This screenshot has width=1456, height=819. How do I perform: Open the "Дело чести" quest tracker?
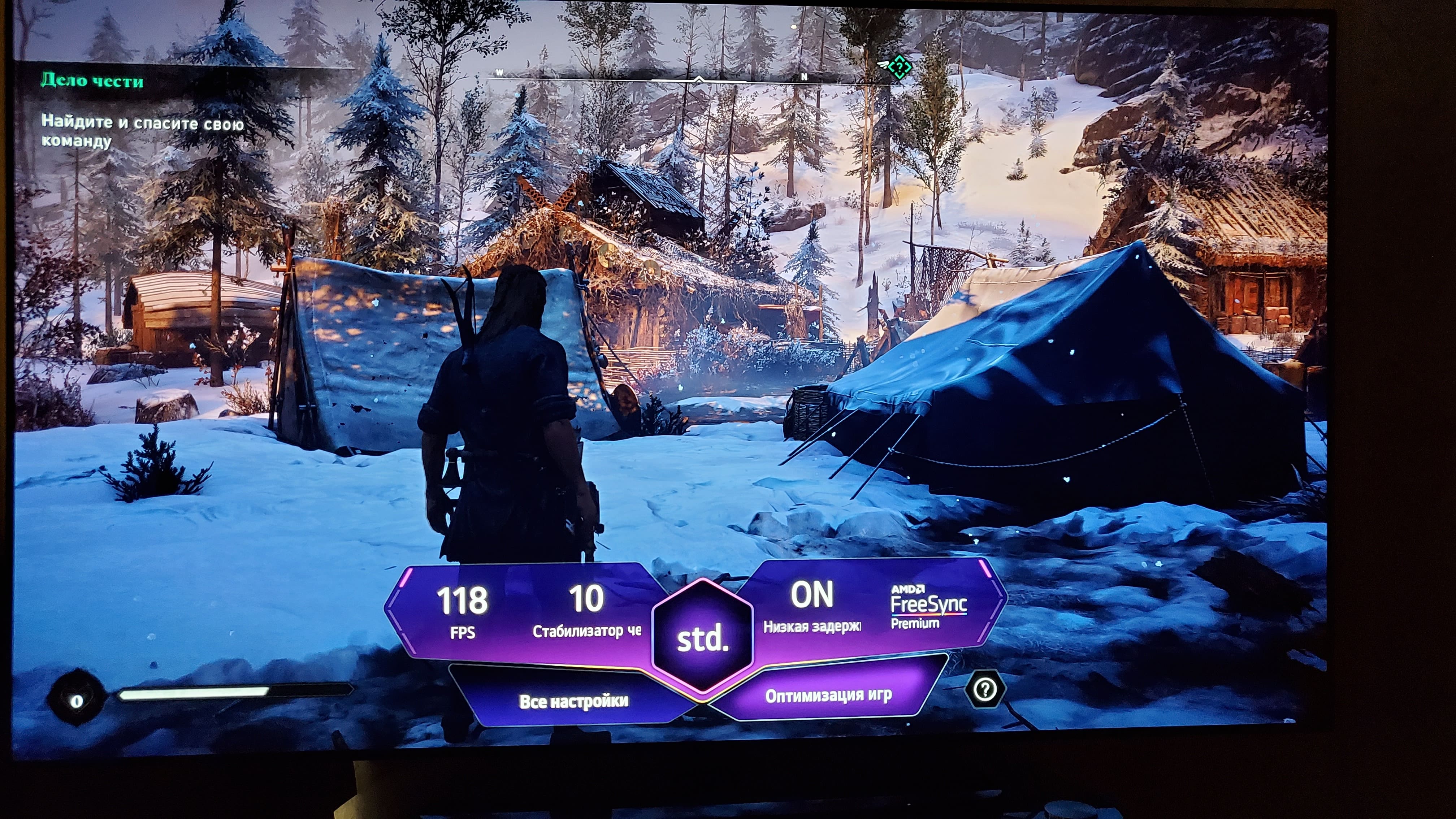pos(92,81)
